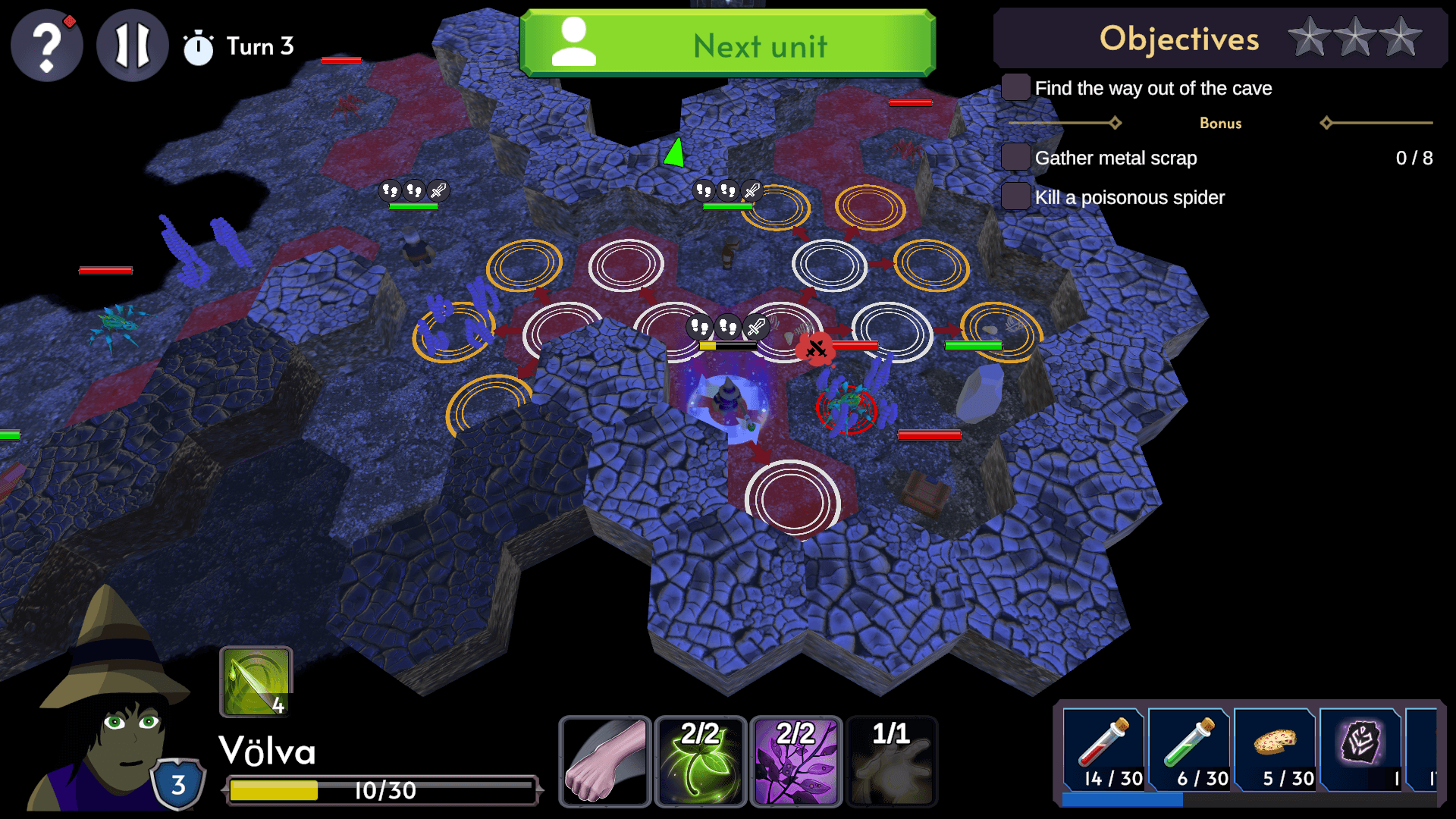1456x819 pixels.
Task: Activate the green leaf sprout ability
Action: pos(700,761)
